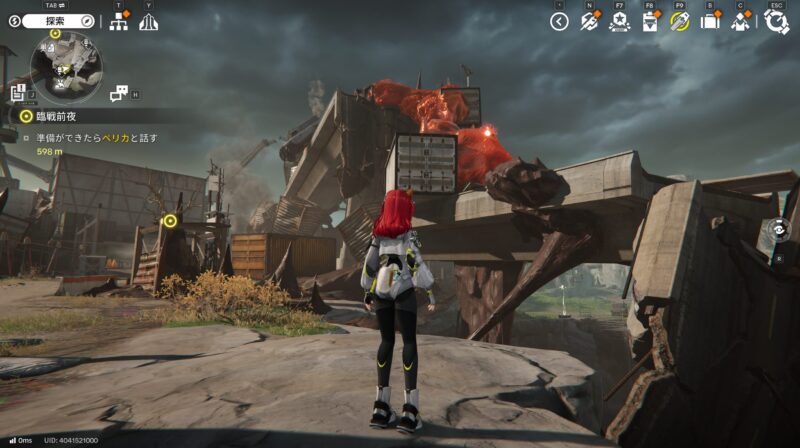Open the character operator icon
Image resolution: width=800 pixels, height=448 pixels.
tap(741, 21)
